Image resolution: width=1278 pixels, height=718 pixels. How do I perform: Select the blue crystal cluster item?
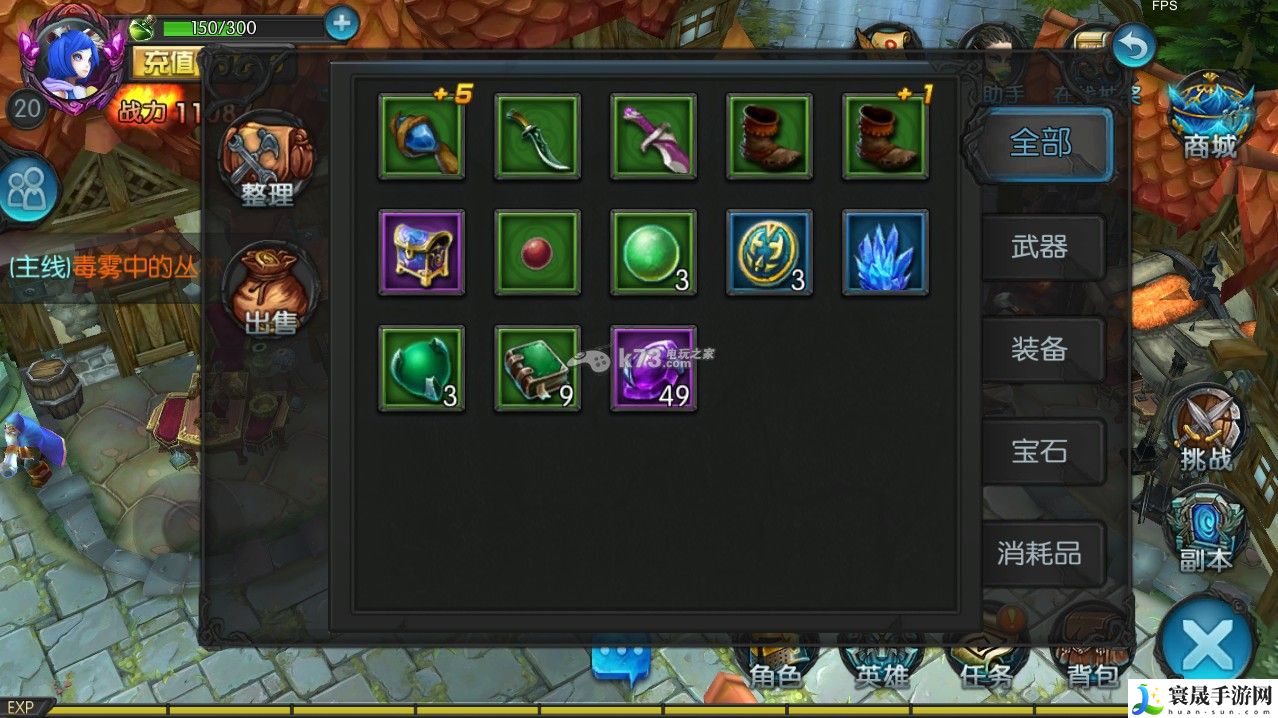point(885,252)
